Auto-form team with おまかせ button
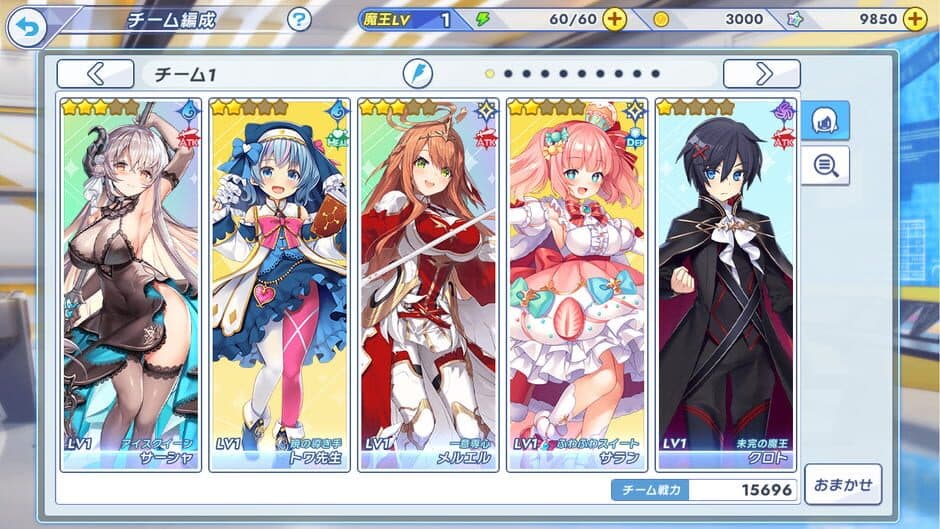Image resolution: width=940 pixels, height=529 pixels. tap(843, 484)
